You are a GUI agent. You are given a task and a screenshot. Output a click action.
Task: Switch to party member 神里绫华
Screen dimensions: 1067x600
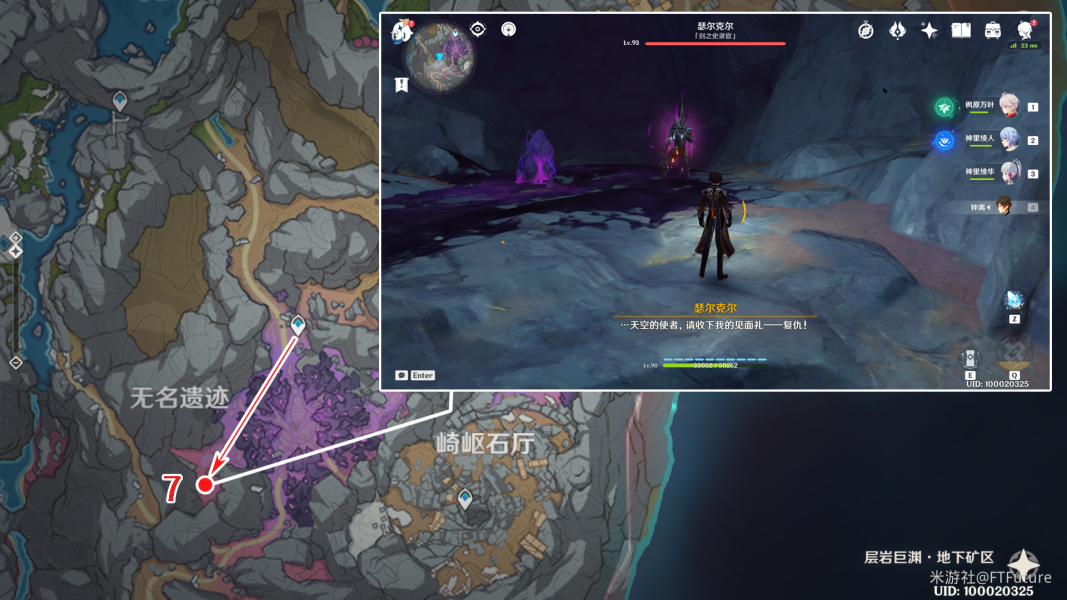pyautogui.click(x=1008, y=174)
